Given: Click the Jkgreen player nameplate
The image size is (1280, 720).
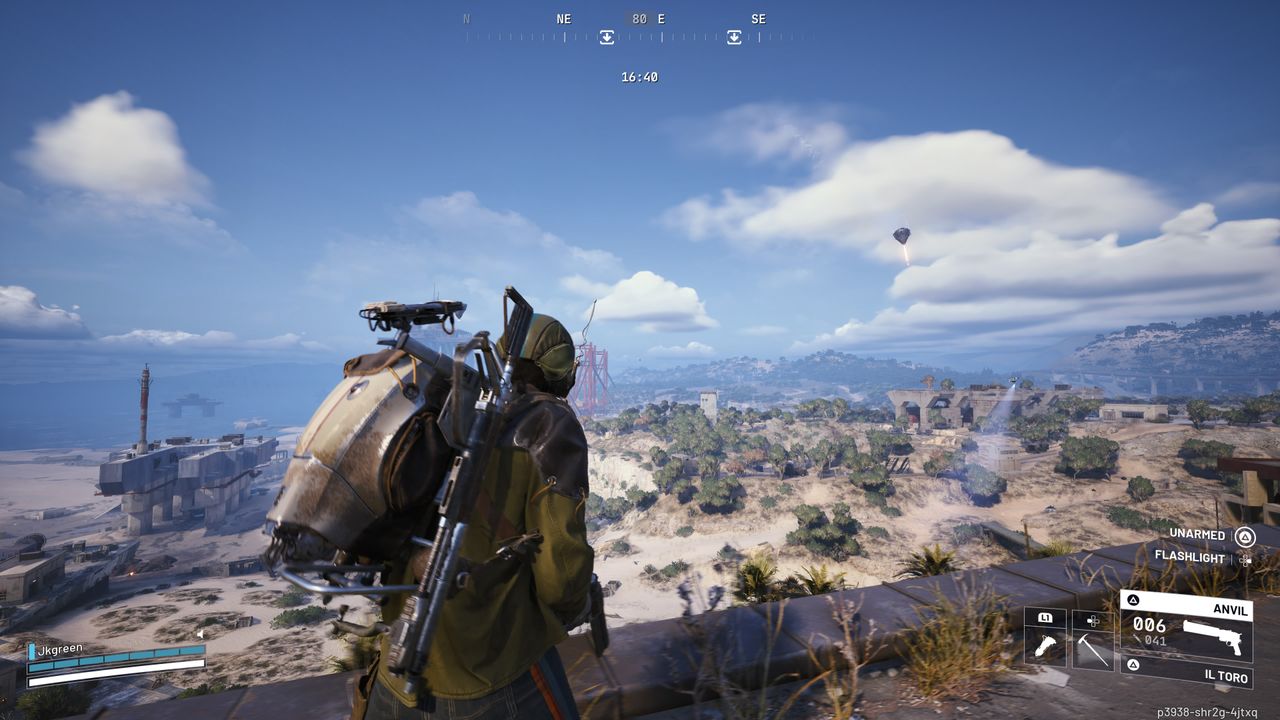Looking at the screenshot, I should (x=60, y=646).
